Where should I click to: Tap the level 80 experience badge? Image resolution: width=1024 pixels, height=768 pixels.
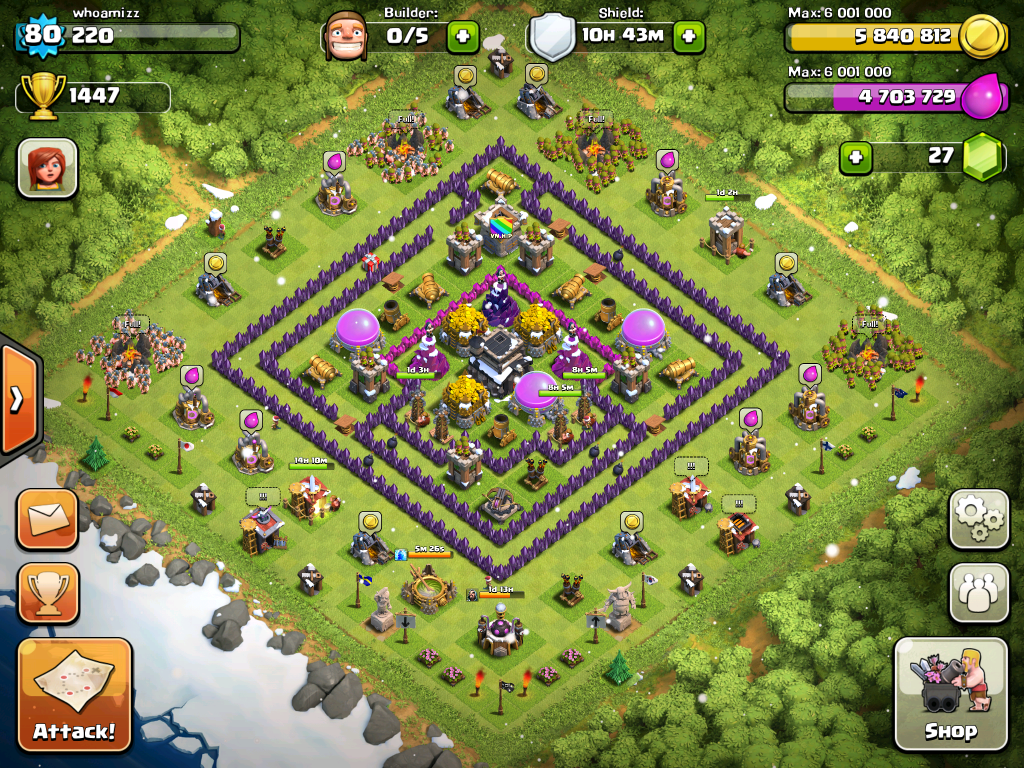41,36
